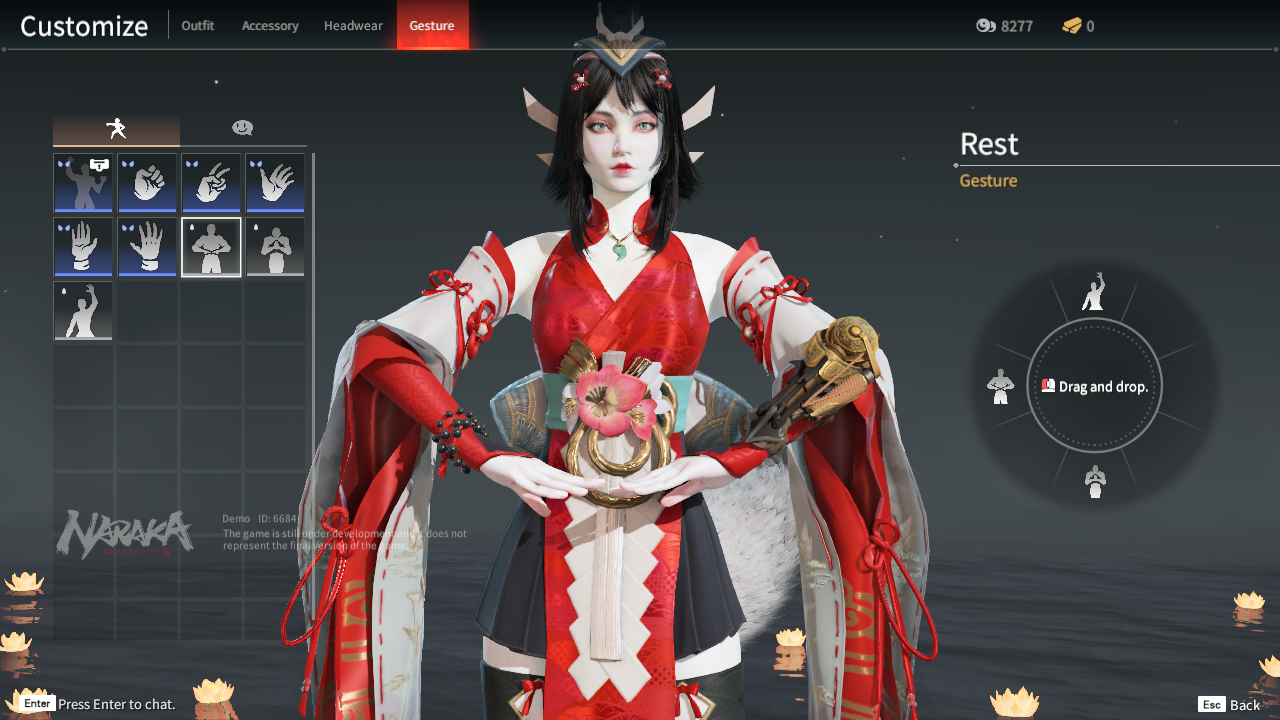Open the Accessory tab

point(270,25)
